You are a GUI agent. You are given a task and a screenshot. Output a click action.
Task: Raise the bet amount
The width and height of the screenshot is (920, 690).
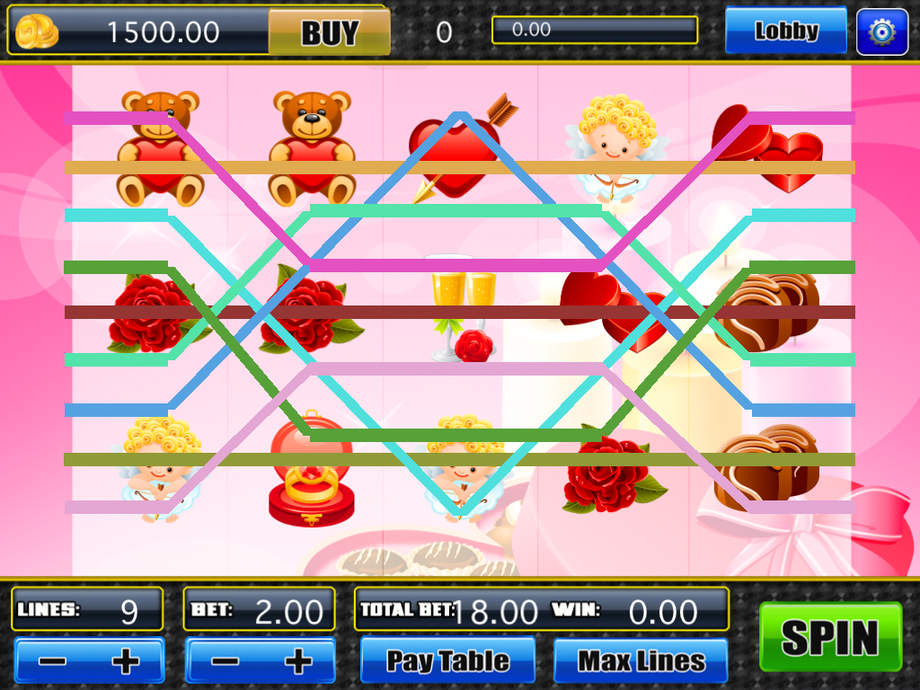point(297,661)
